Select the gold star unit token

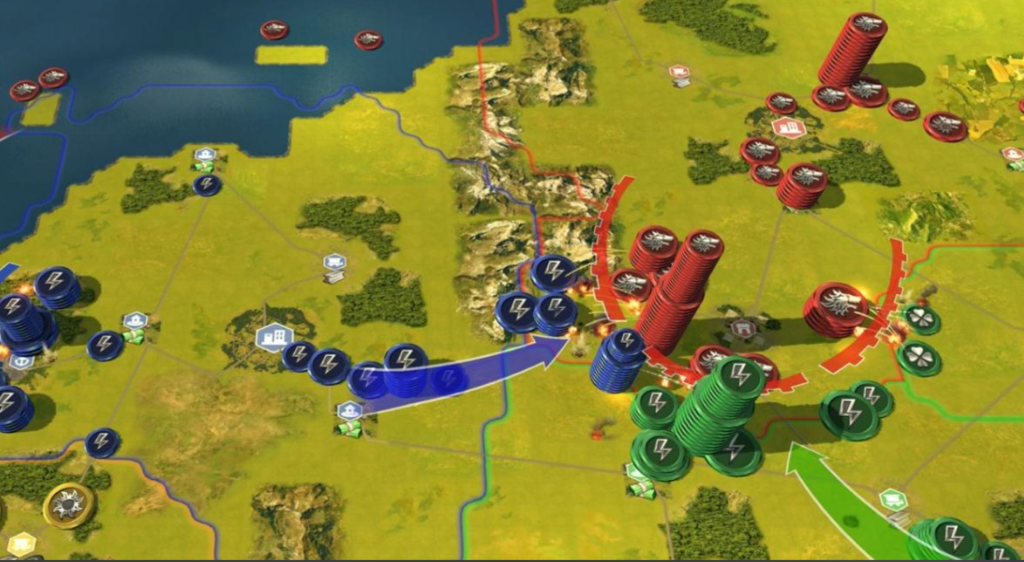point(69,504)
